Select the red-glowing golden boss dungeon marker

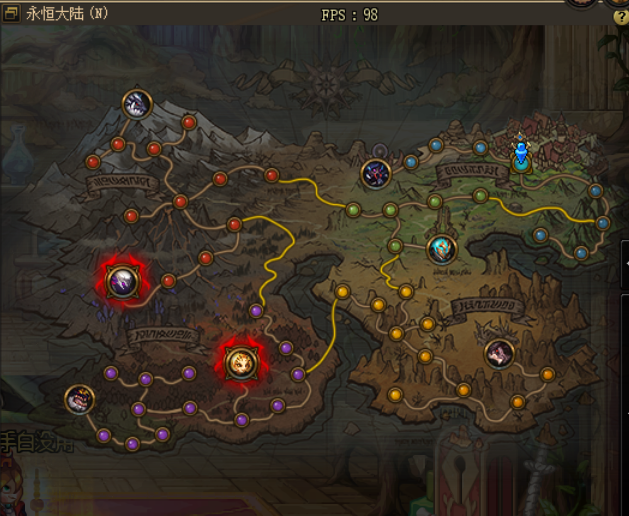240,362
